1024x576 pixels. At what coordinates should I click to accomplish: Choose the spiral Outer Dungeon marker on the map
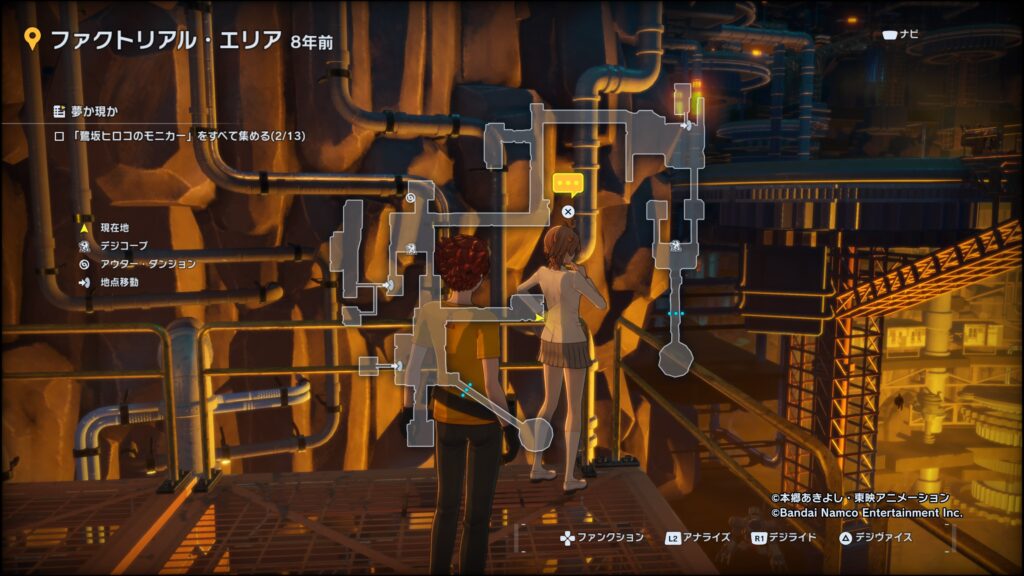[x=411, y=199]
